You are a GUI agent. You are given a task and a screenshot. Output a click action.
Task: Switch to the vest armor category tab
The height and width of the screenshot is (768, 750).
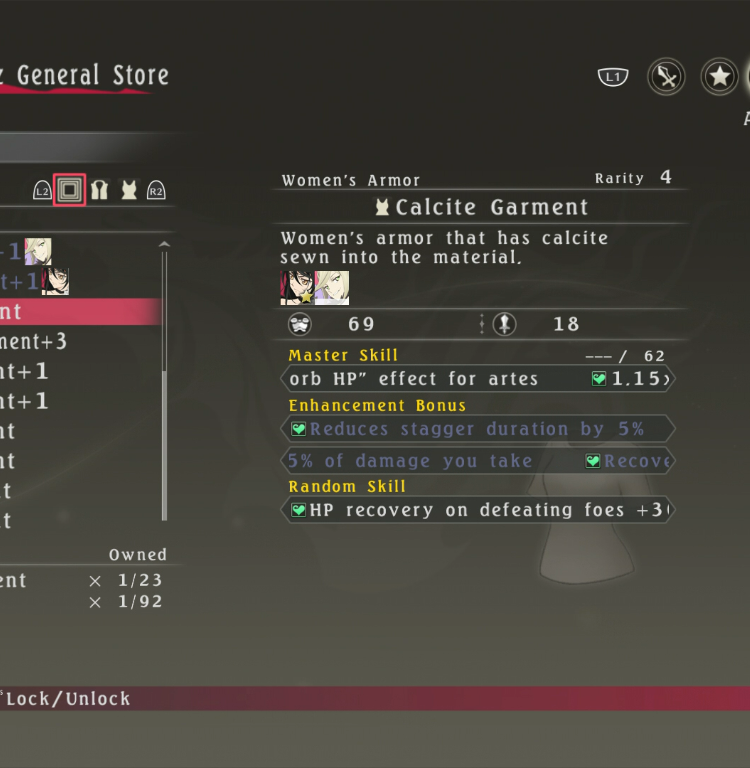coord(99,190)
